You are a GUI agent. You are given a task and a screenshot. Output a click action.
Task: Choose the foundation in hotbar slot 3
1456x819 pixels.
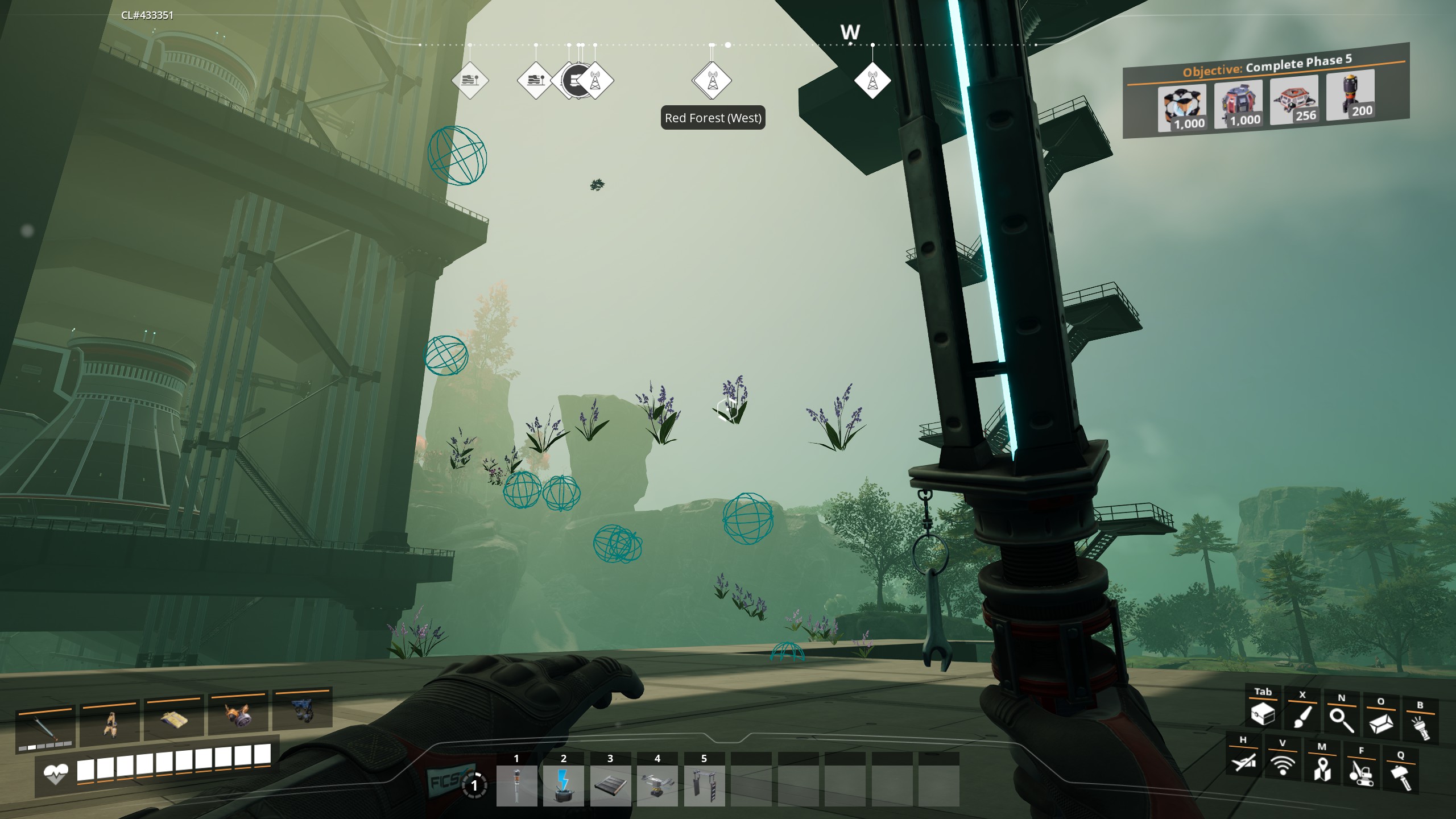point(610,785)
